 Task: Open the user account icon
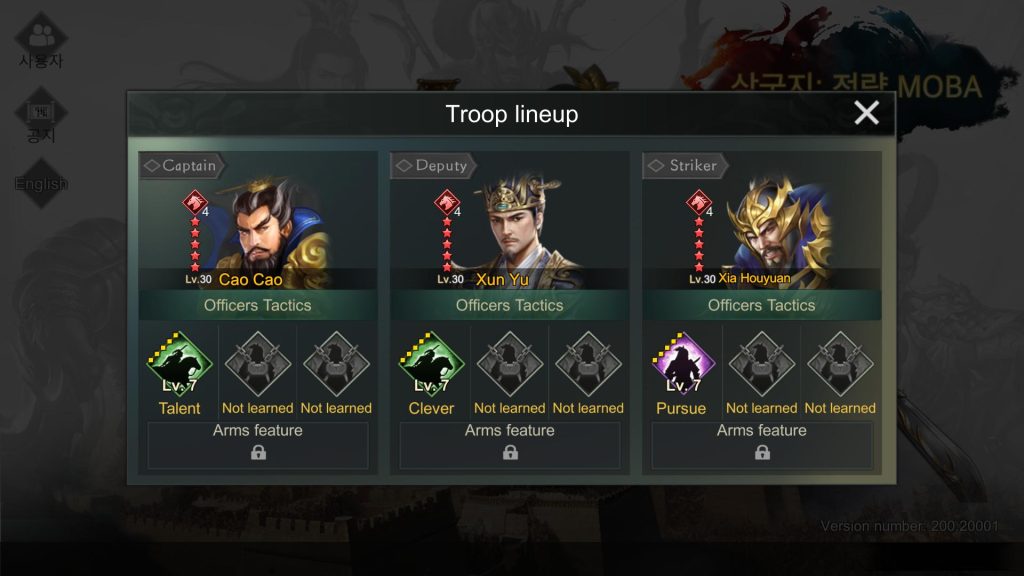coord(41,38)
